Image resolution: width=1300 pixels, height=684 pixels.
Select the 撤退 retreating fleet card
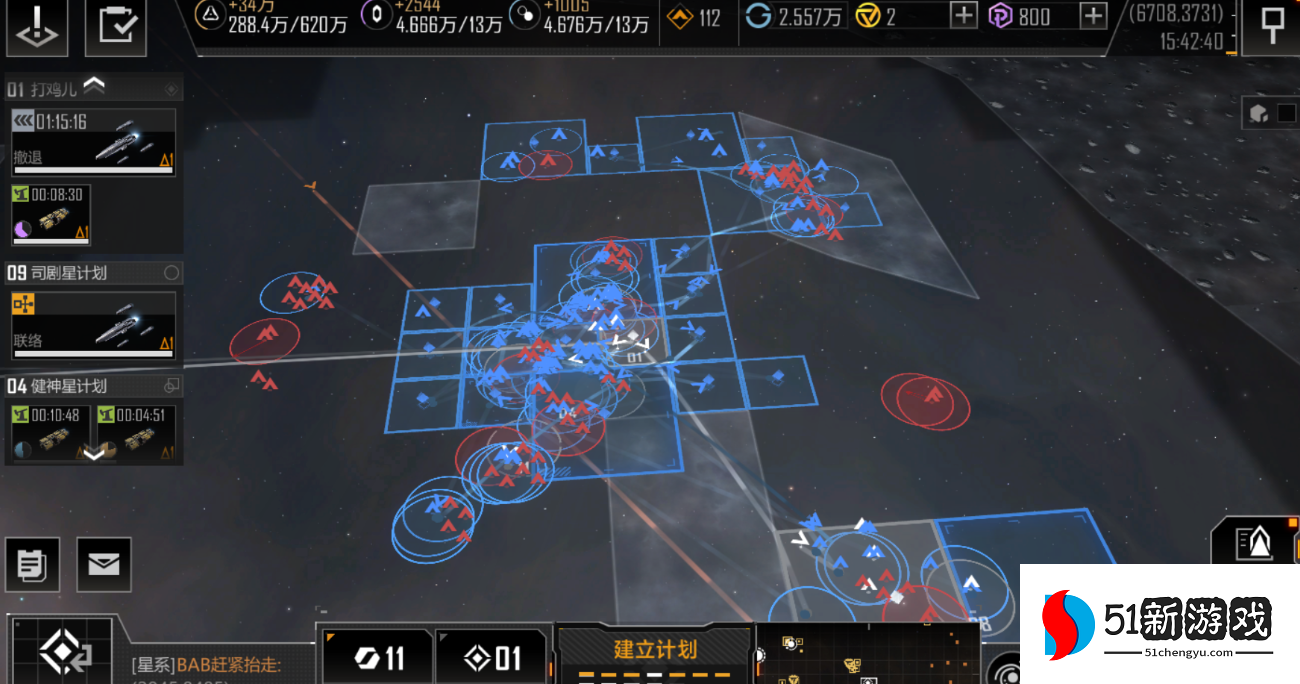coord(93,142)
